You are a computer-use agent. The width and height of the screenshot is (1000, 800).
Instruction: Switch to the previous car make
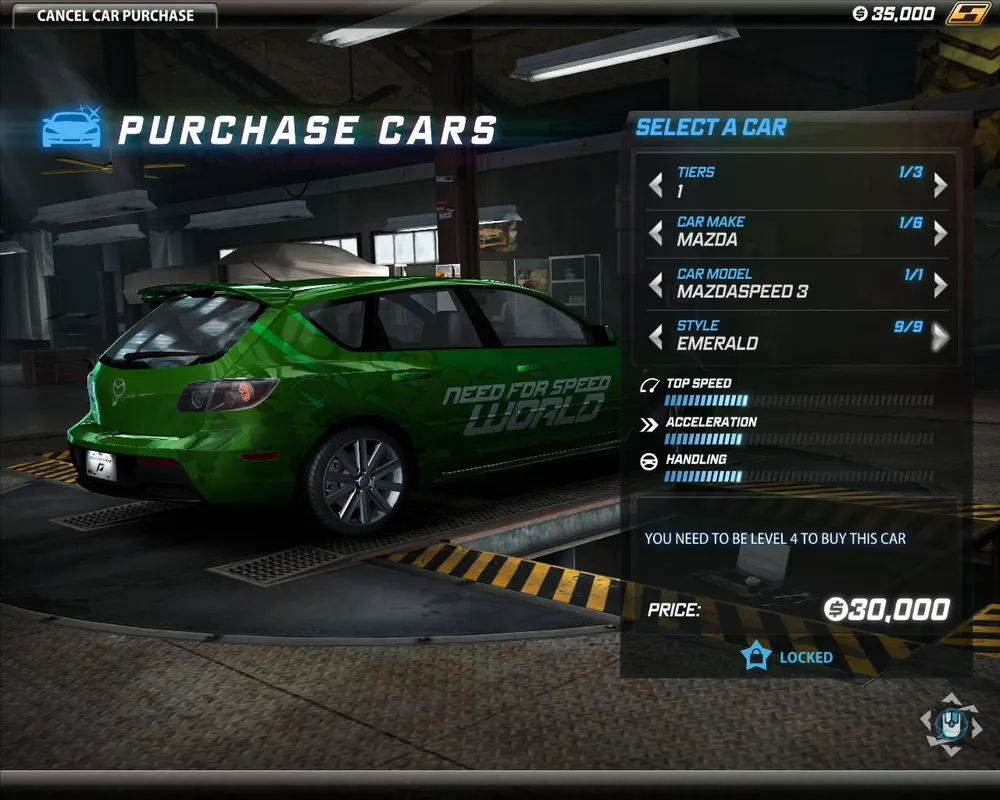pos(656,234)
